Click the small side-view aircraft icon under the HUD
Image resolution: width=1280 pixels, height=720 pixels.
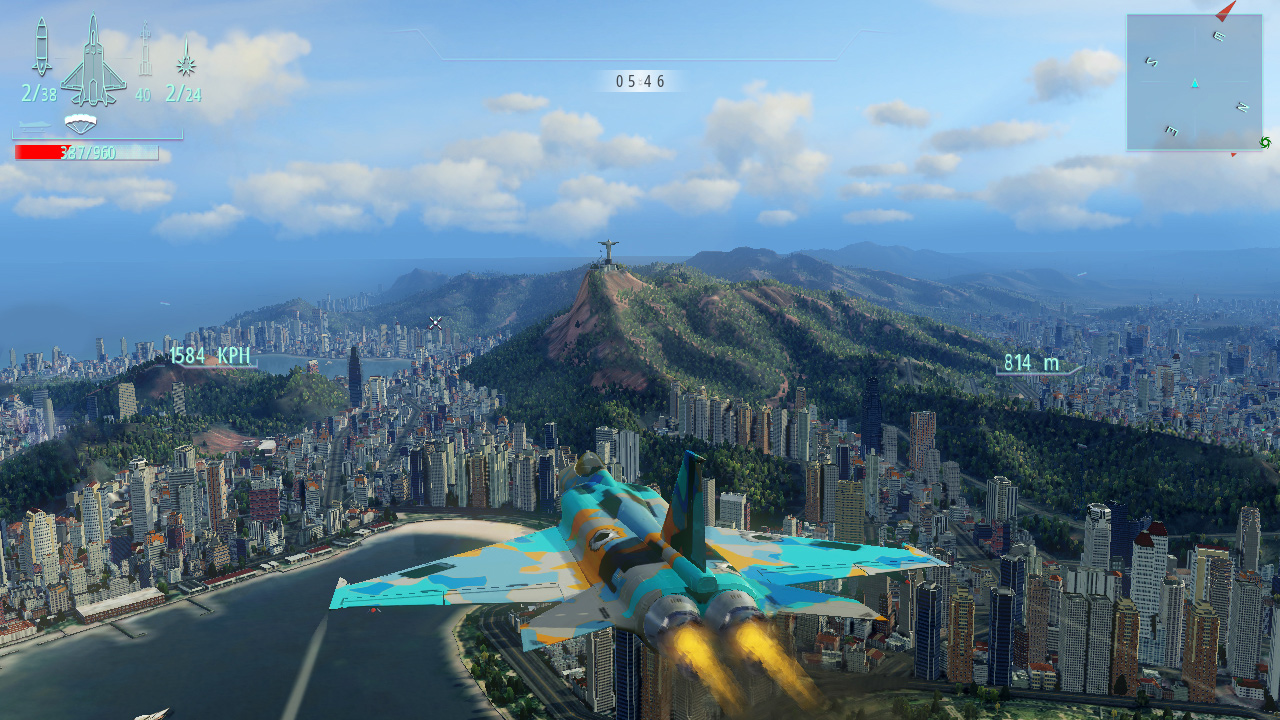[x=33, y=124]
